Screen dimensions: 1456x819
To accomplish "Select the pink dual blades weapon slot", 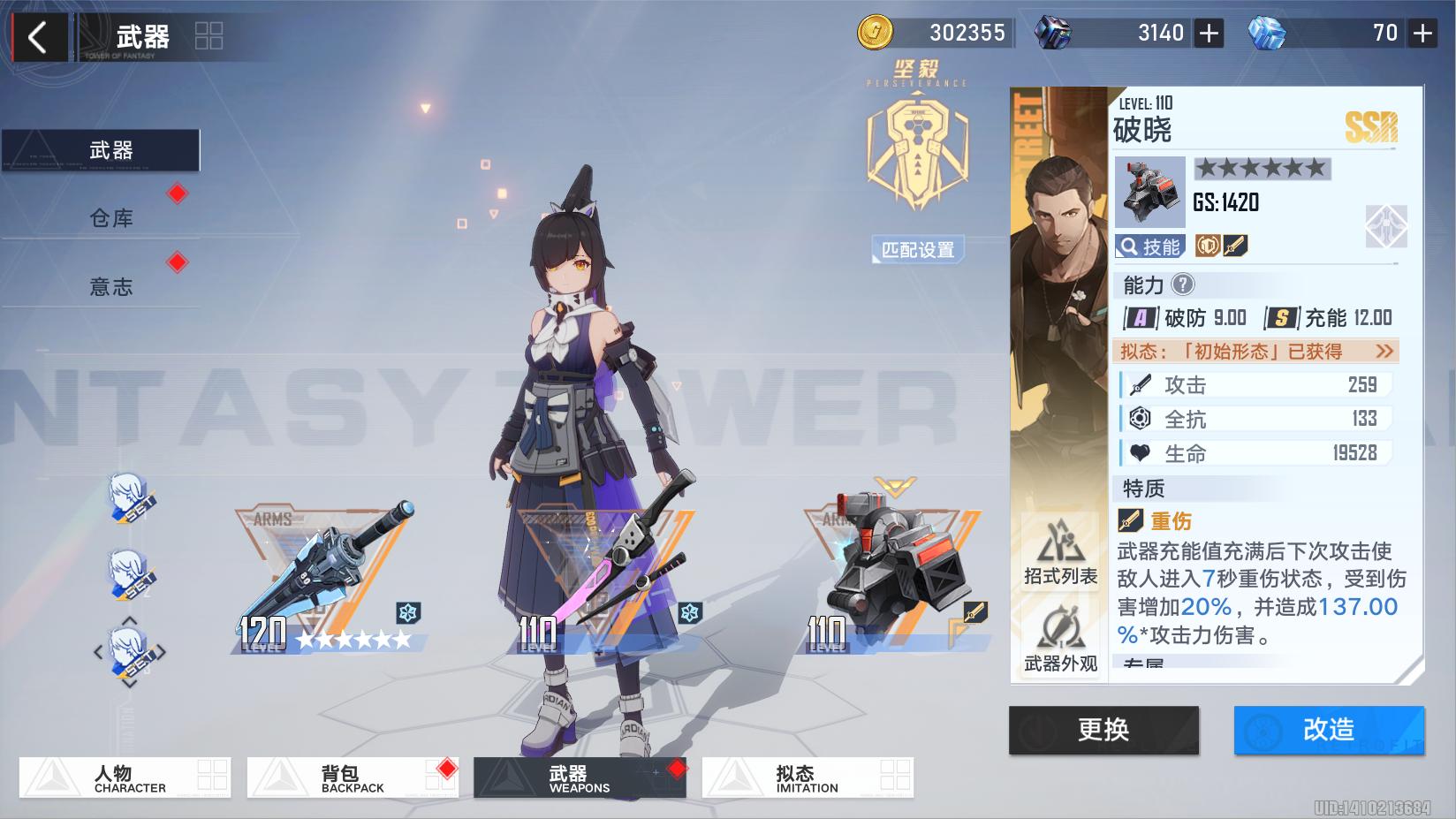I will (610, 579).
